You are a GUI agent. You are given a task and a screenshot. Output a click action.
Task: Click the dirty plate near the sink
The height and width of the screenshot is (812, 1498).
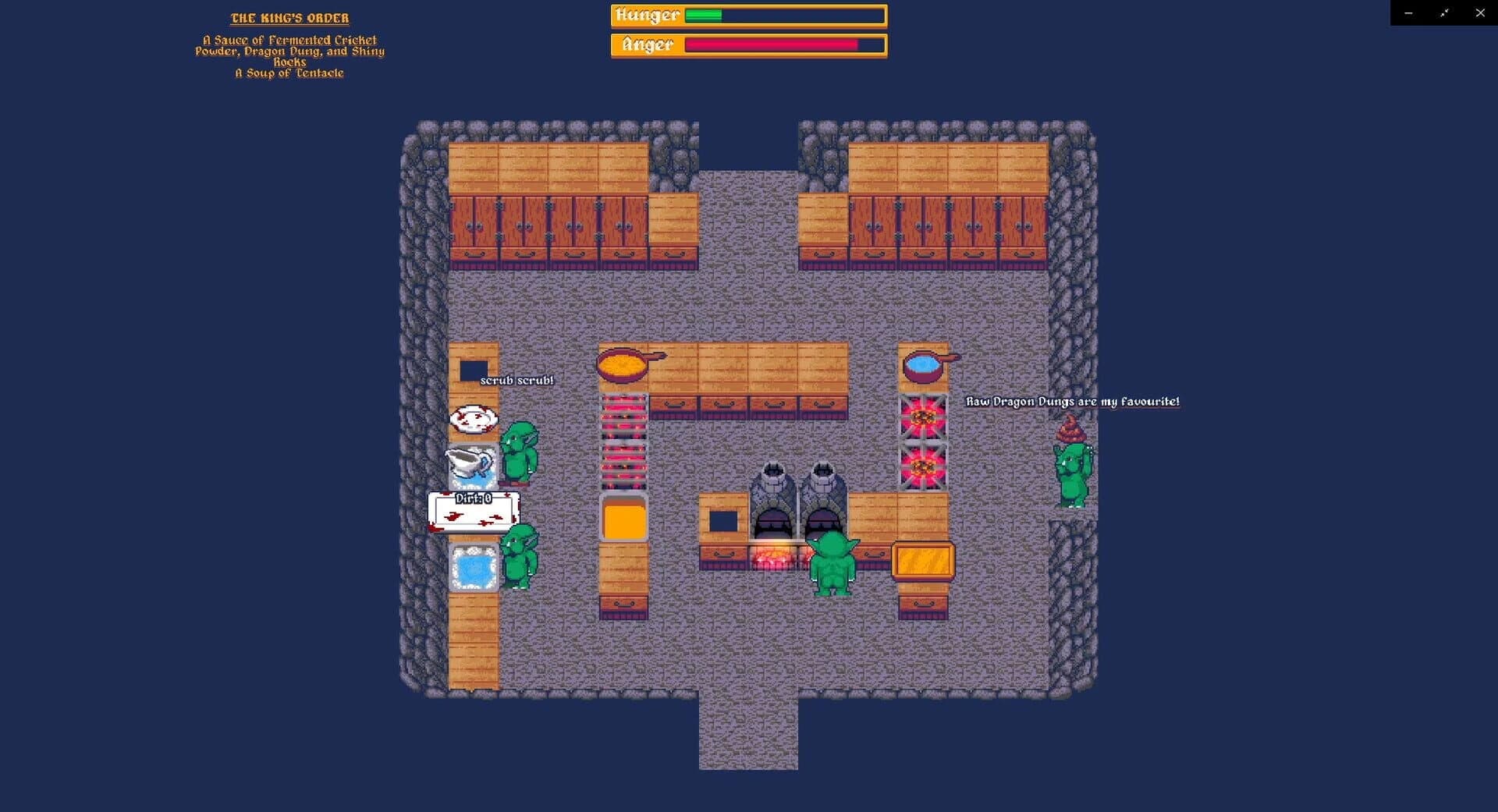coord(472,420)
